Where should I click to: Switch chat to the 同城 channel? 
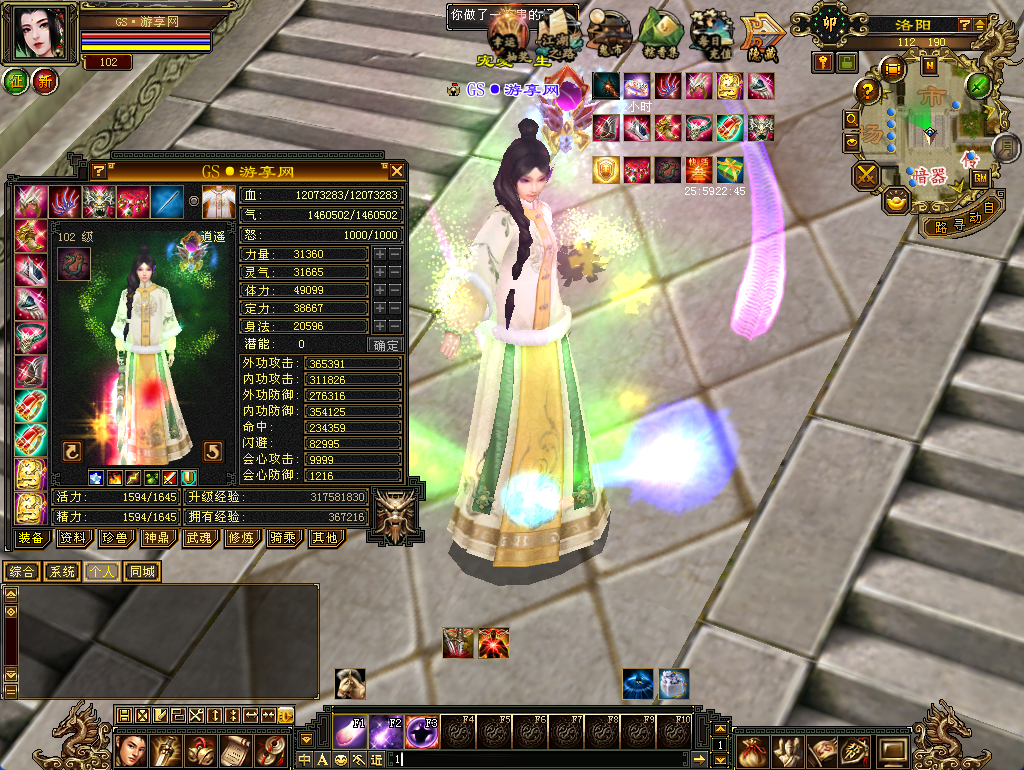coord(142,572)
